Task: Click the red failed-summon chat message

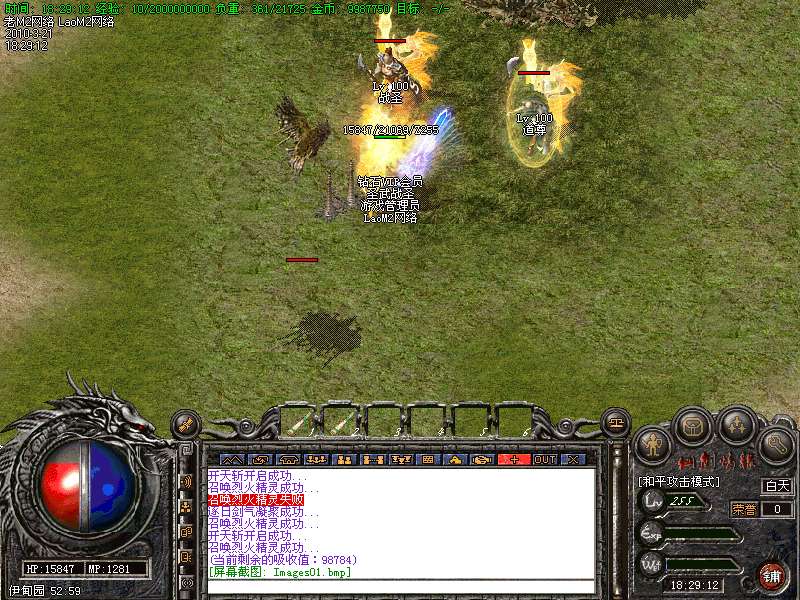Action: pyautogui.click(x=255, y=498)
